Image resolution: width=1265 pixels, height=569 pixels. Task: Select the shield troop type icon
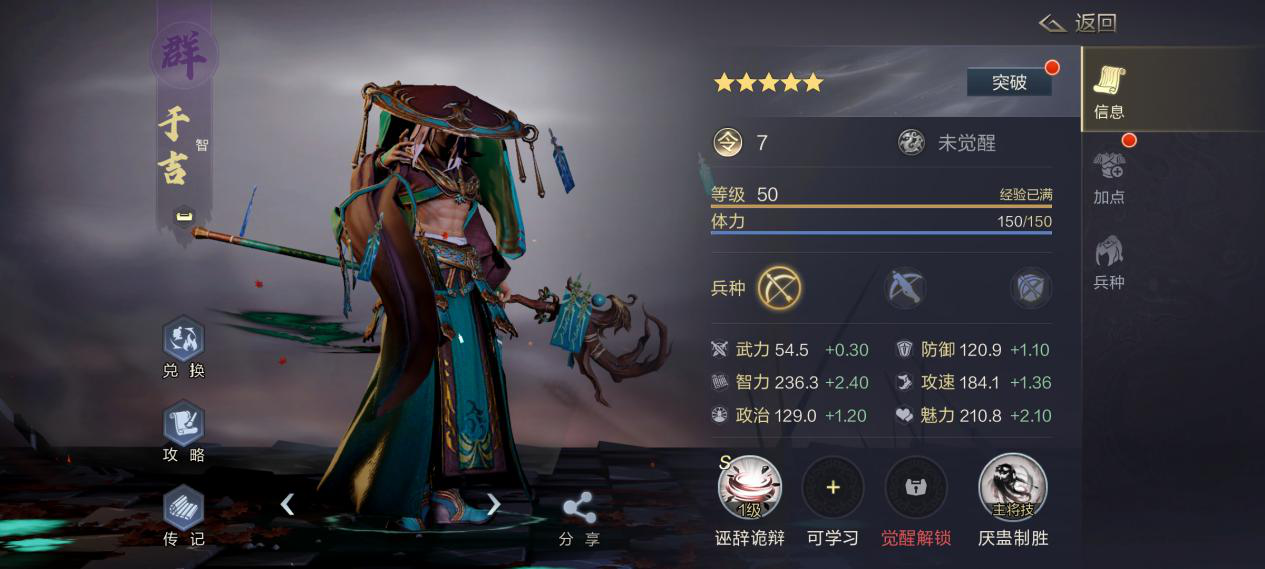(1030, 288)
